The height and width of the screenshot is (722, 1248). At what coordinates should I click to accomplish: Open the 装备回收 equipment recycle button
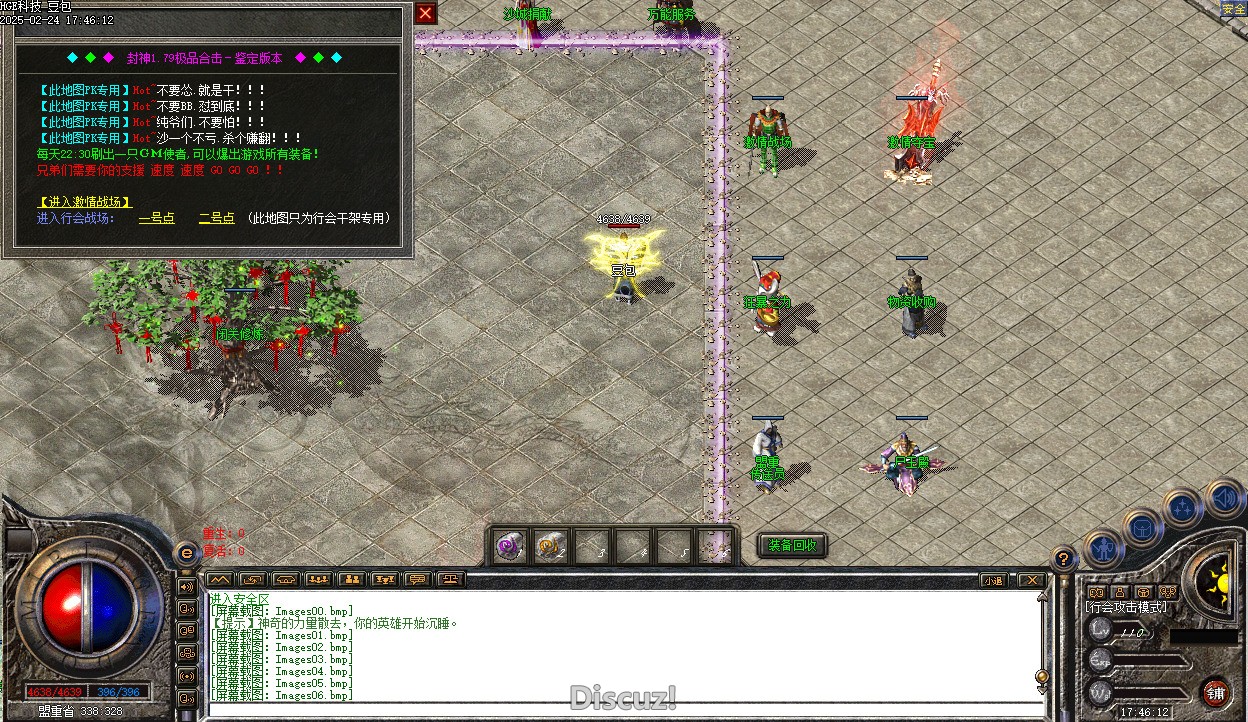click(x=792, y=545)
